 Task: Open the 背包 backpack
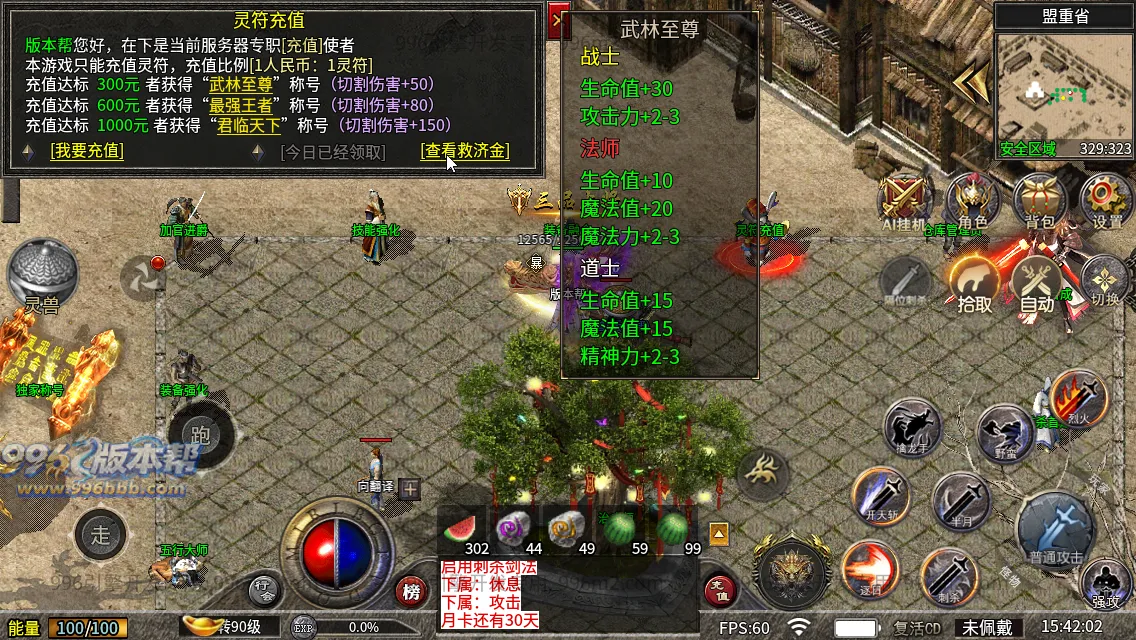(1039, 201)
